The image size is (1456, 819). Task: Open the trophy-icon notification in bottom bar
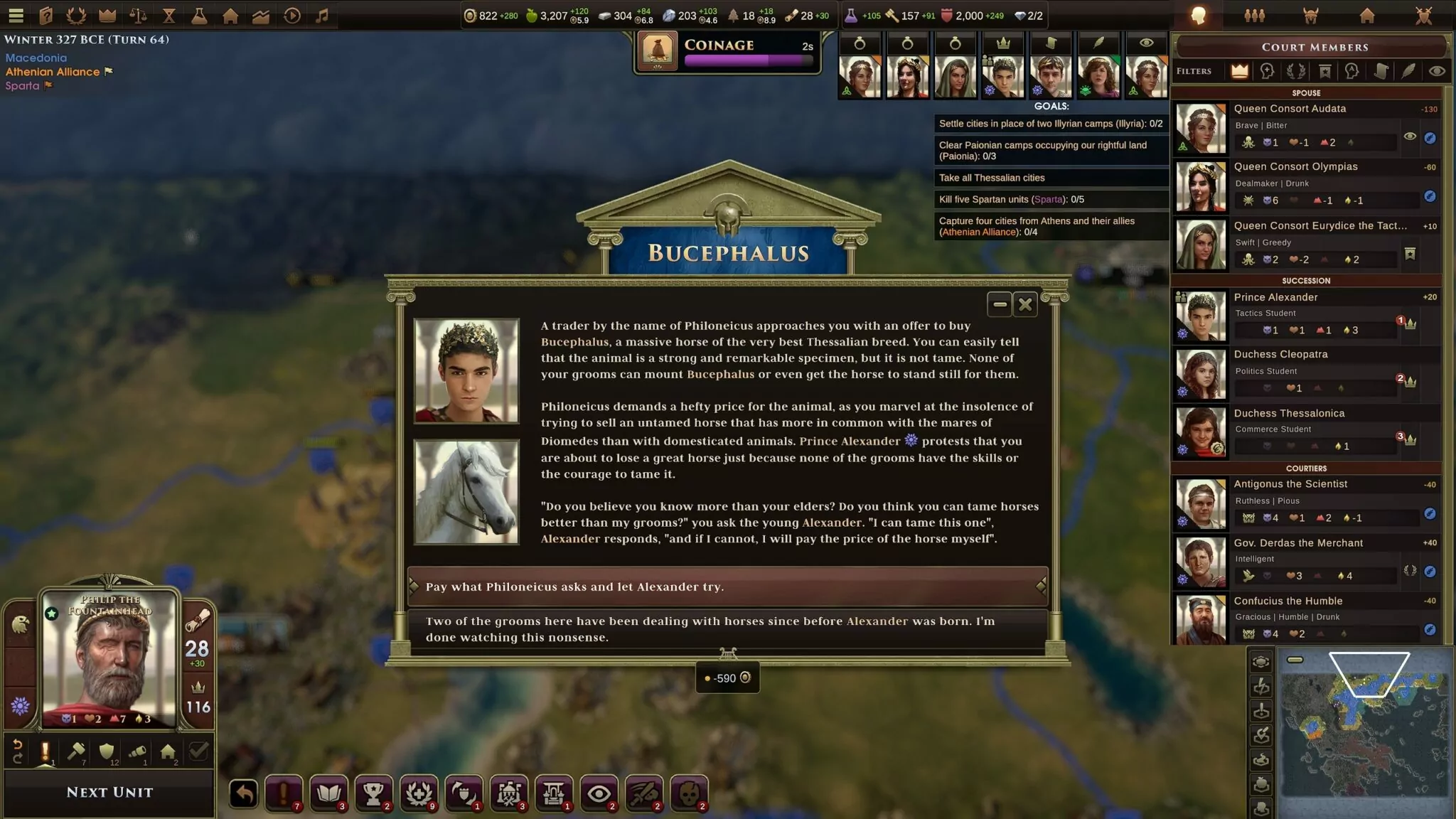tap(373, 793)
